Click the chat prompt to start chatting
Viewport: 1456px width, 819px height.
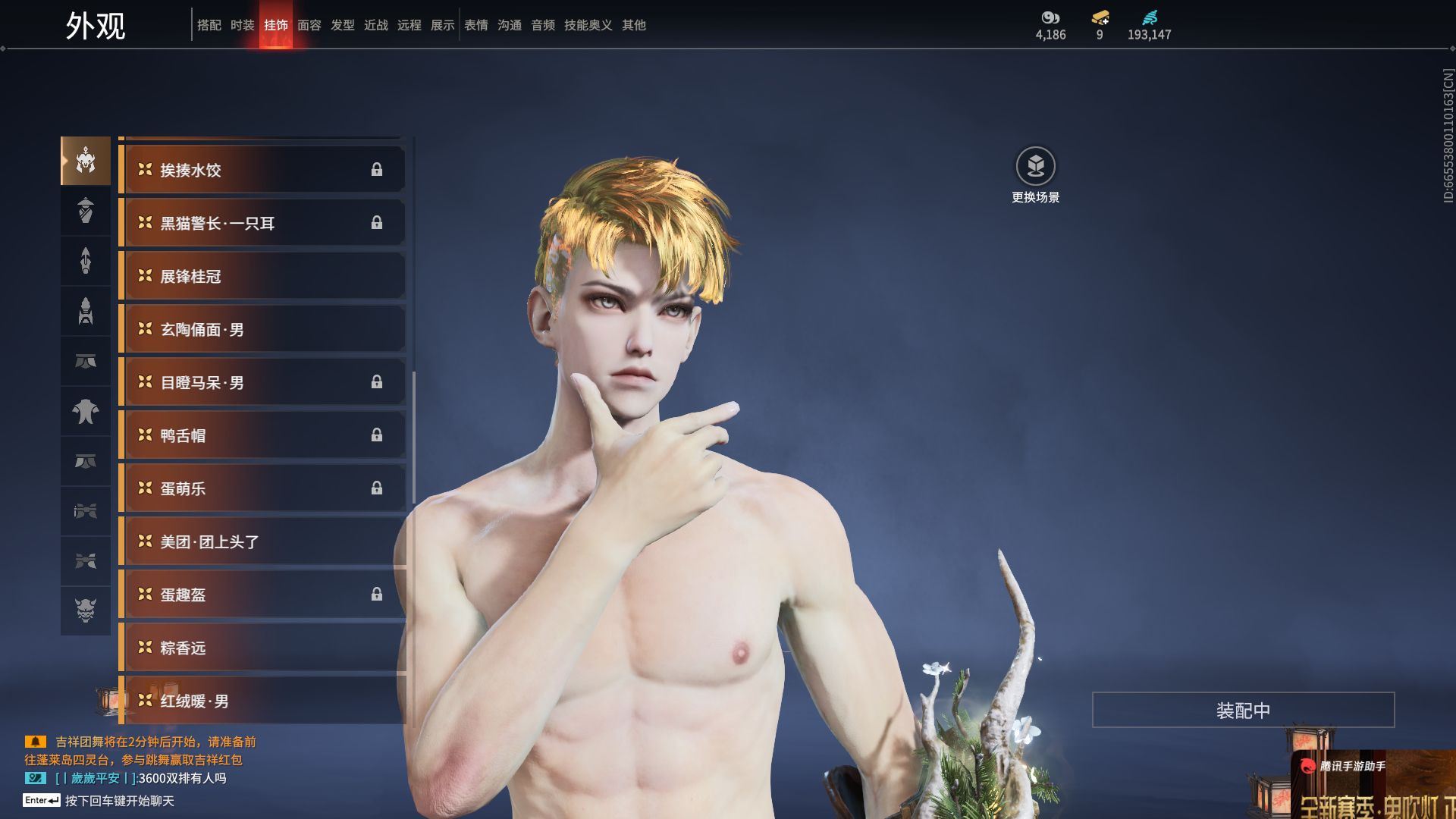119,801
